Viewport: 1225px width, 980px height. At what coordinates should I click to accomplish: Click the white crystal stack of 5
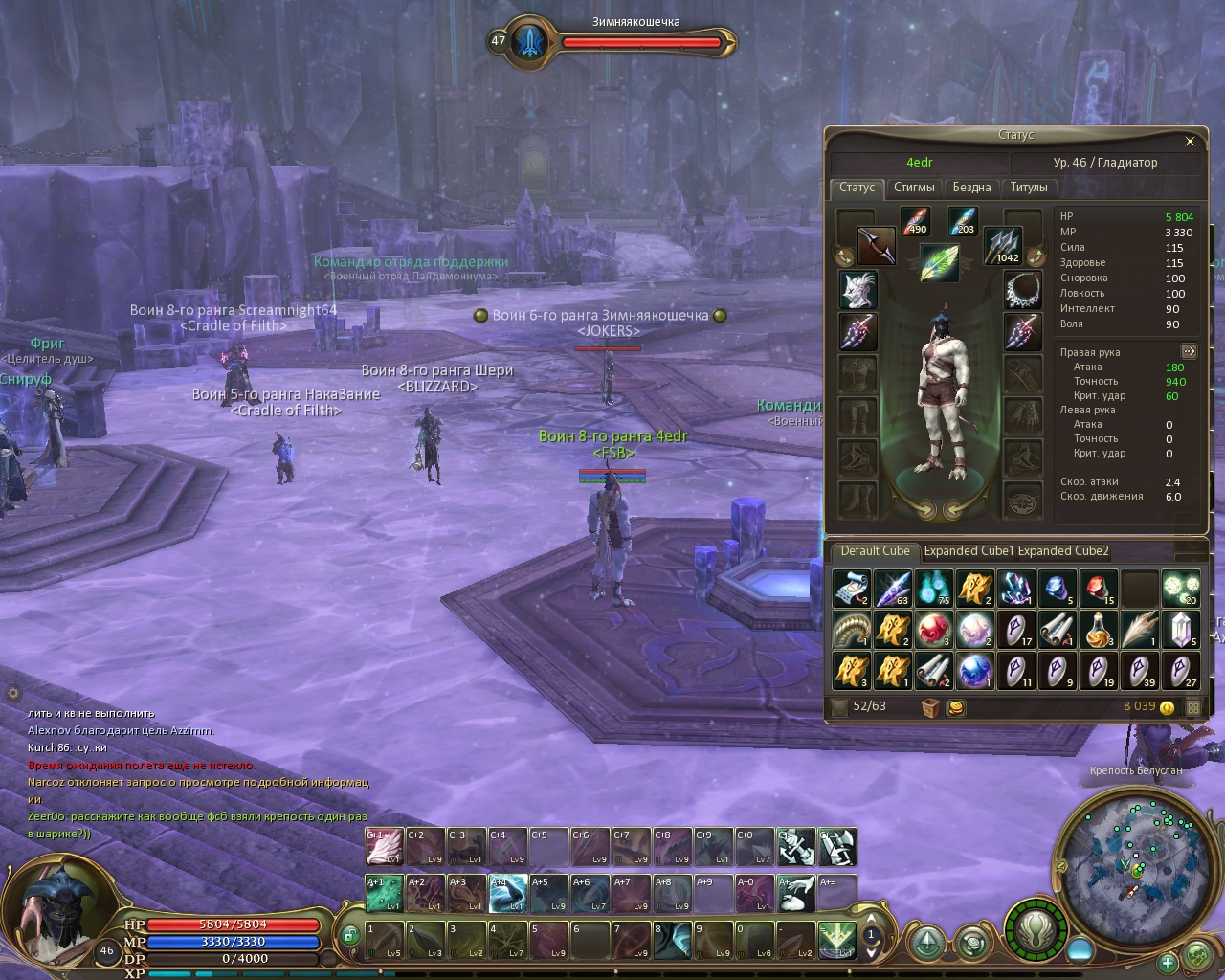1181,630
